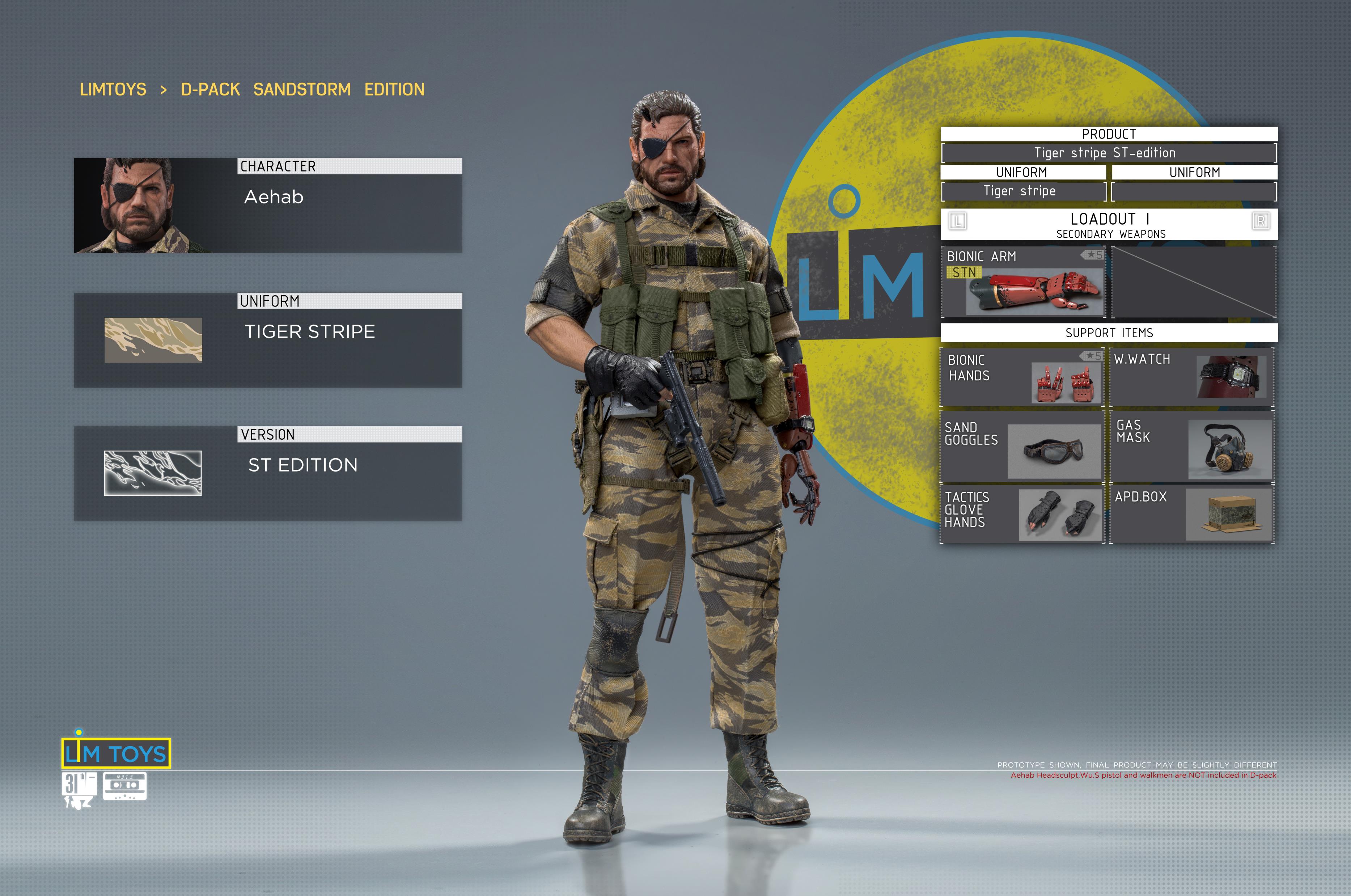The width and height of the screenshot is (1351, 896).
Task: Select the filled Tiger stripe uniform field
Action: (1022, 191)
